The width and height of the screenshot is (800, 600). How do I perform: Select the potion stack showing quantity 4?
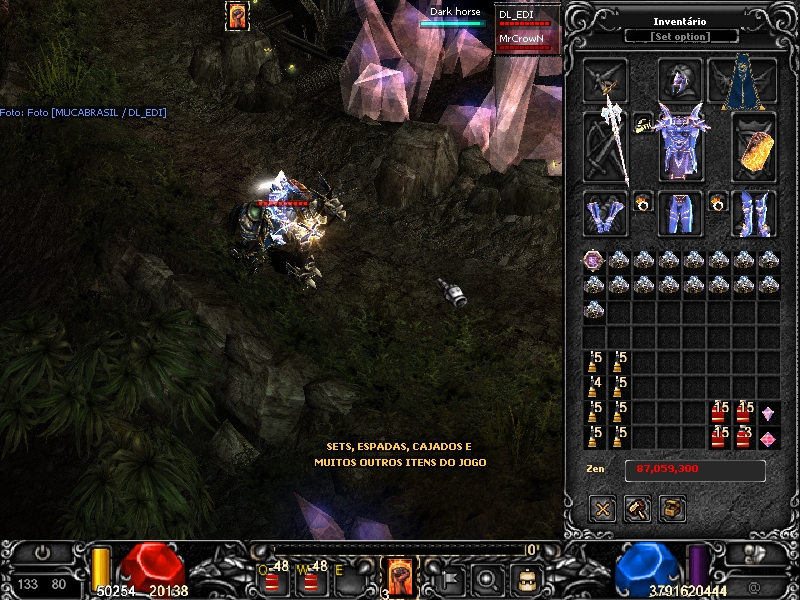pos(594,387)
